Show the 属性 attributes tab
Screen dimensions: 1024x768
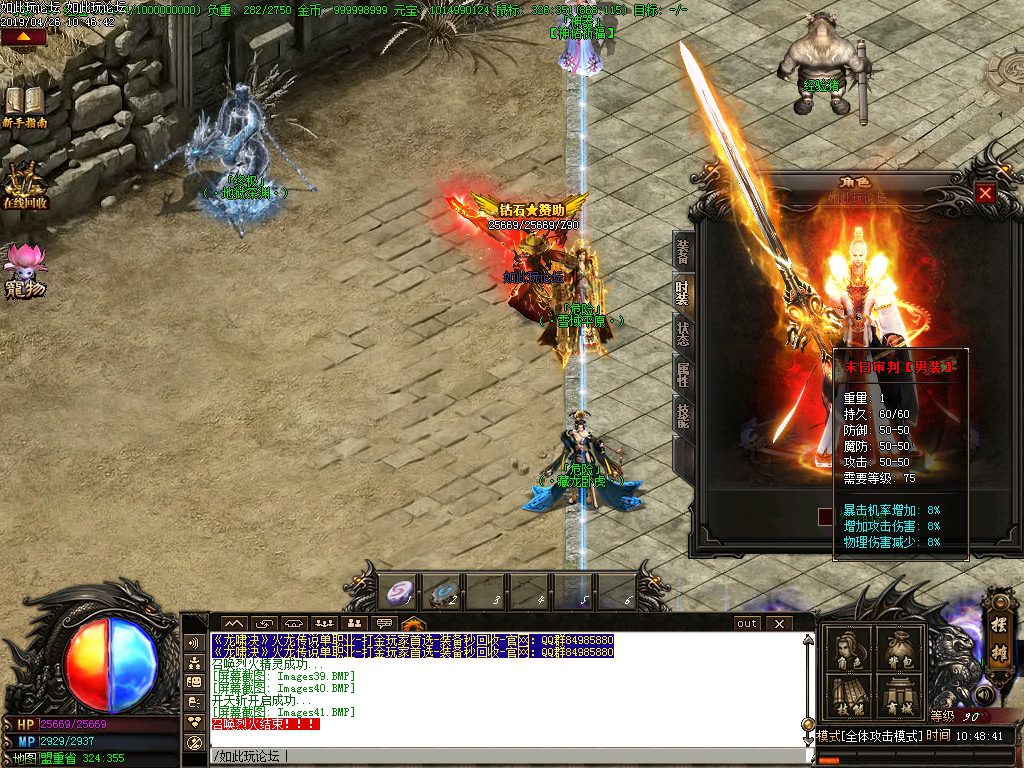pos(683,373)
